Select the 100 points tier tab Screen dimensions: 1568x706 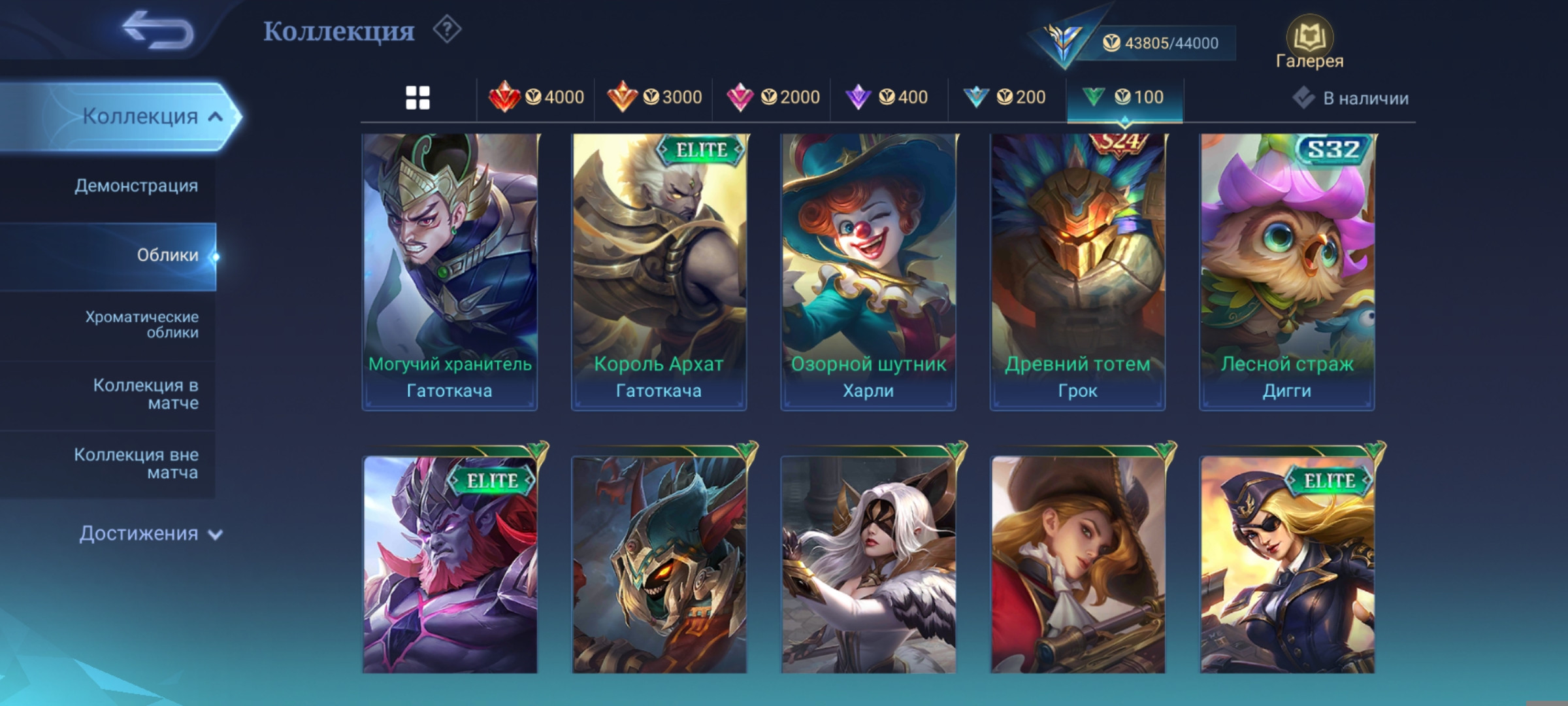pos(1124,98)
